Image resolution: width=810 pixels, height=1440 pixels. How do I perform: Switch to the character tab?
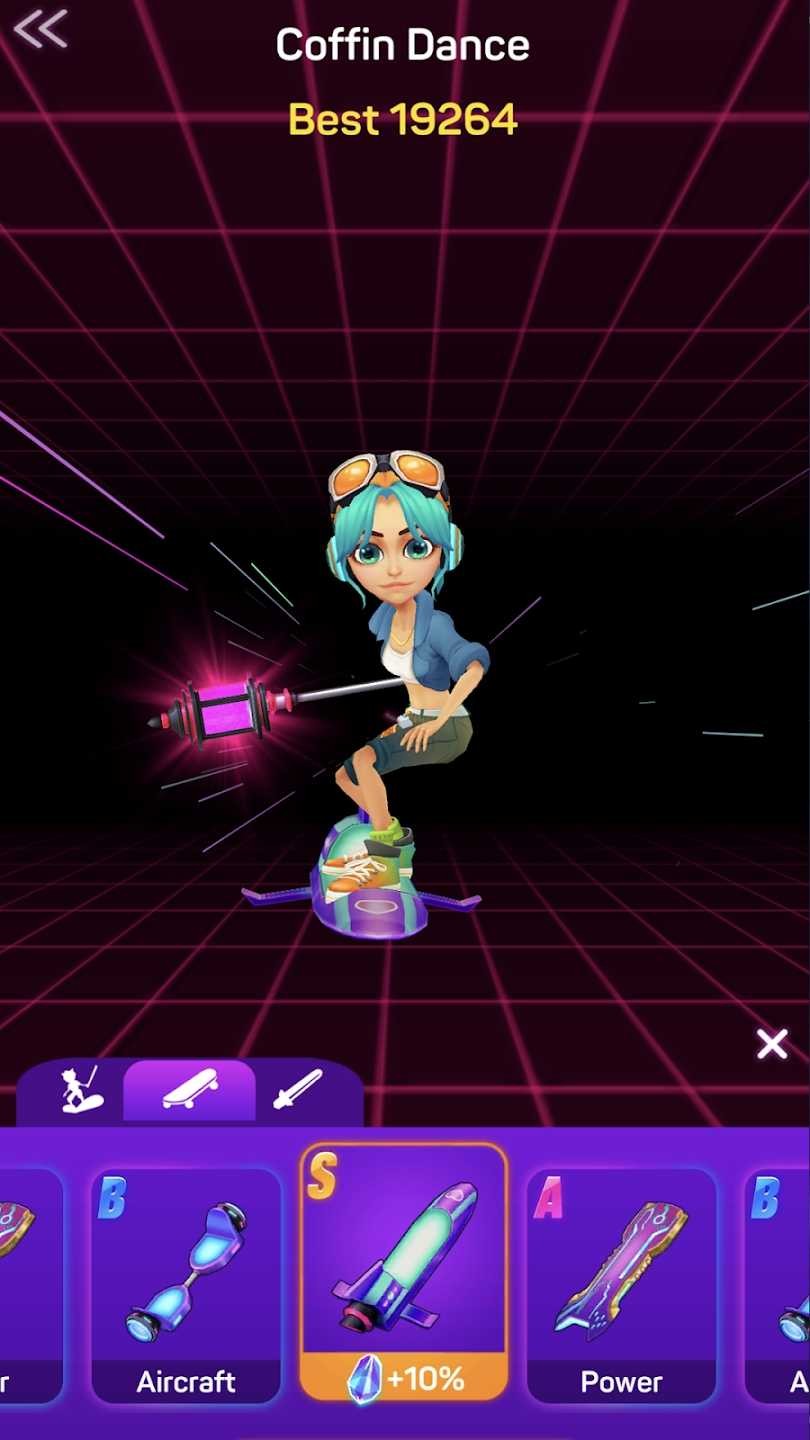80,1090
